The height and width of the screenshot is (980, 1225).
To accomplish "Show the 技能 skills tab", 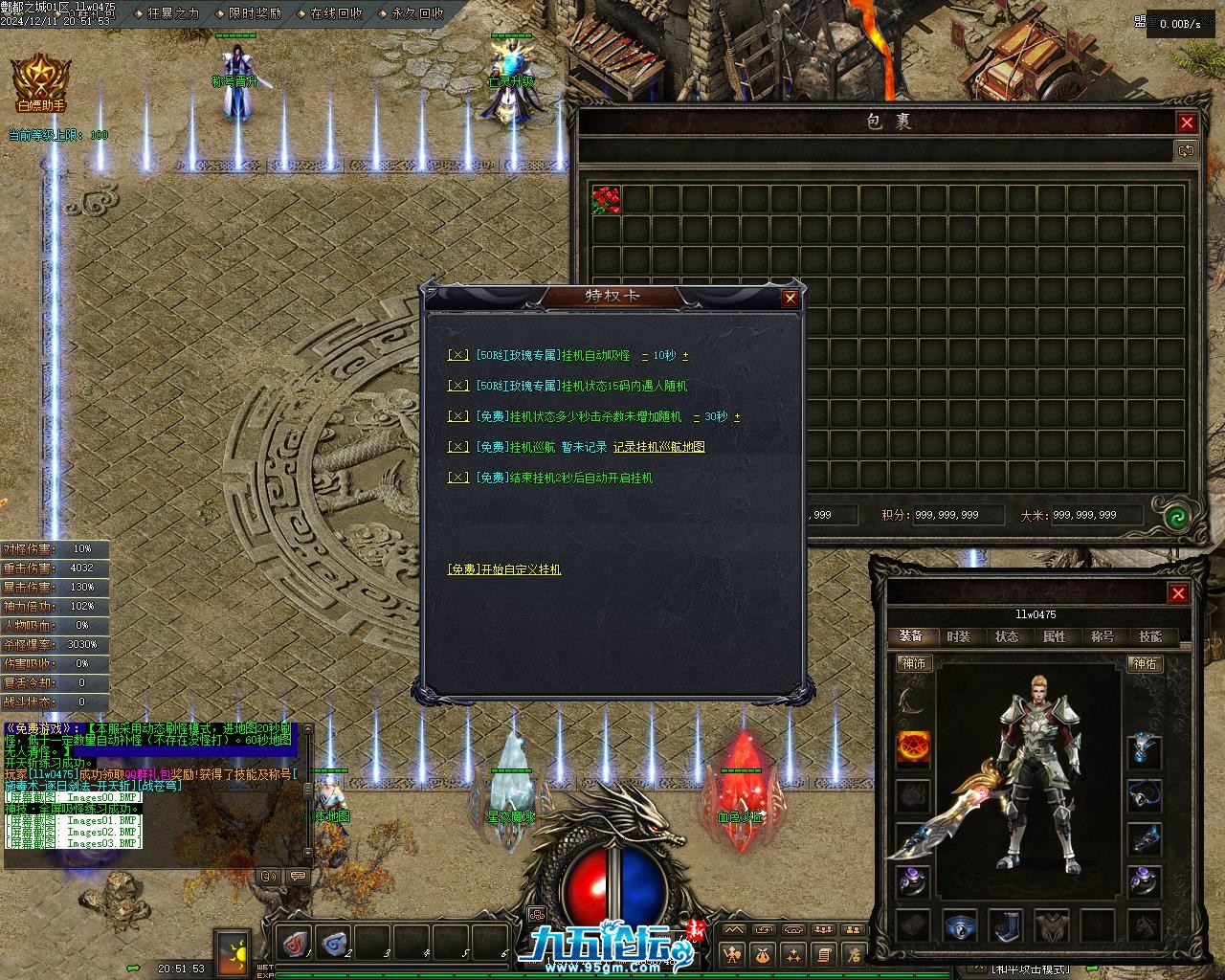I will pos(1149,636).
